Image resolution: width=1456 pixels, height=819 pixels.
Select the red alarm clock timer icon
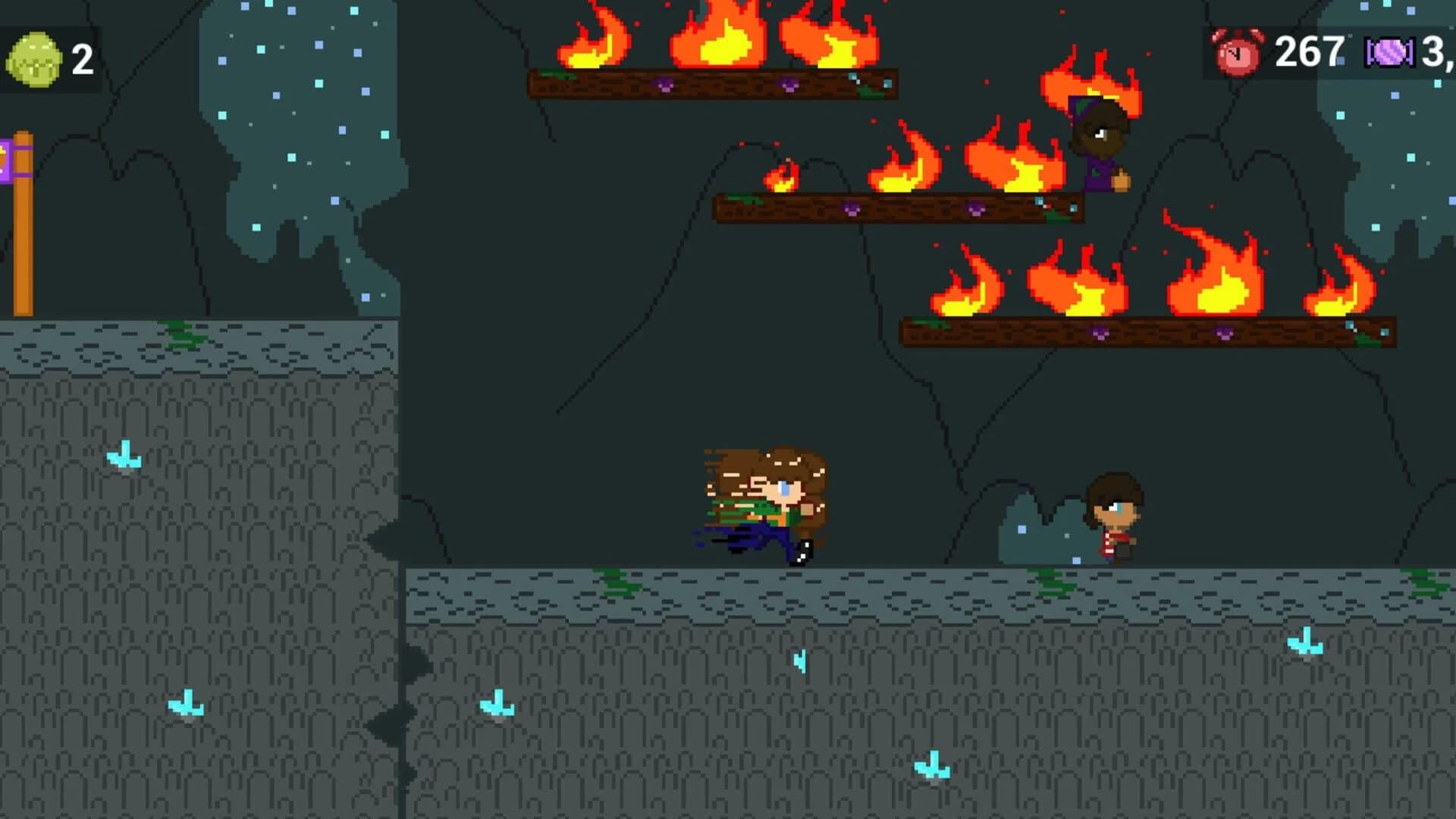[x=1237, y=52]
